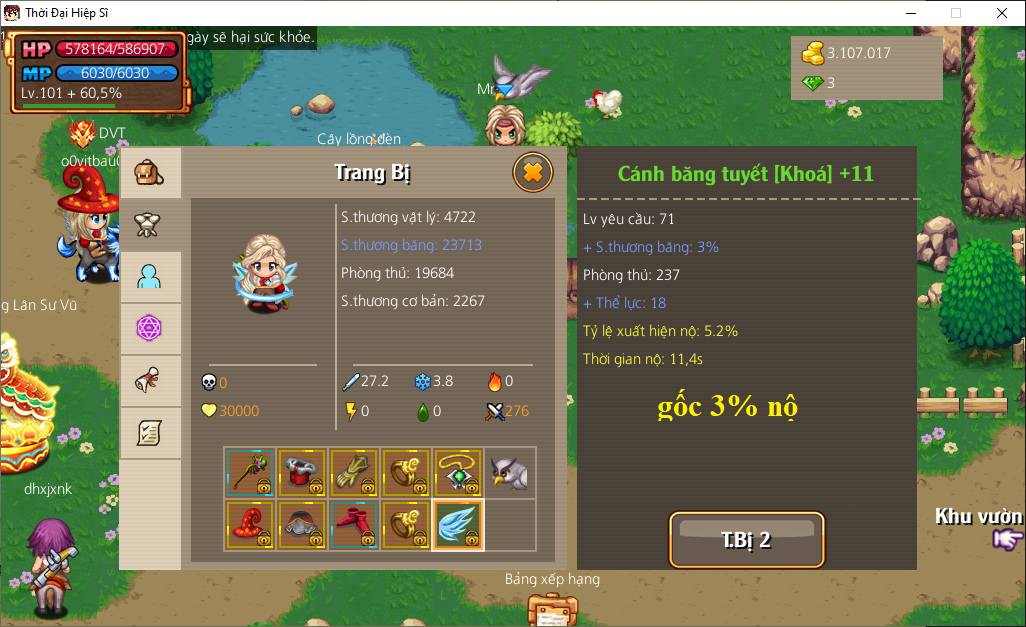This screenshot has height=627, width=1026.
Task: Choose the red boots equipment slot
Action: (354, 525)
